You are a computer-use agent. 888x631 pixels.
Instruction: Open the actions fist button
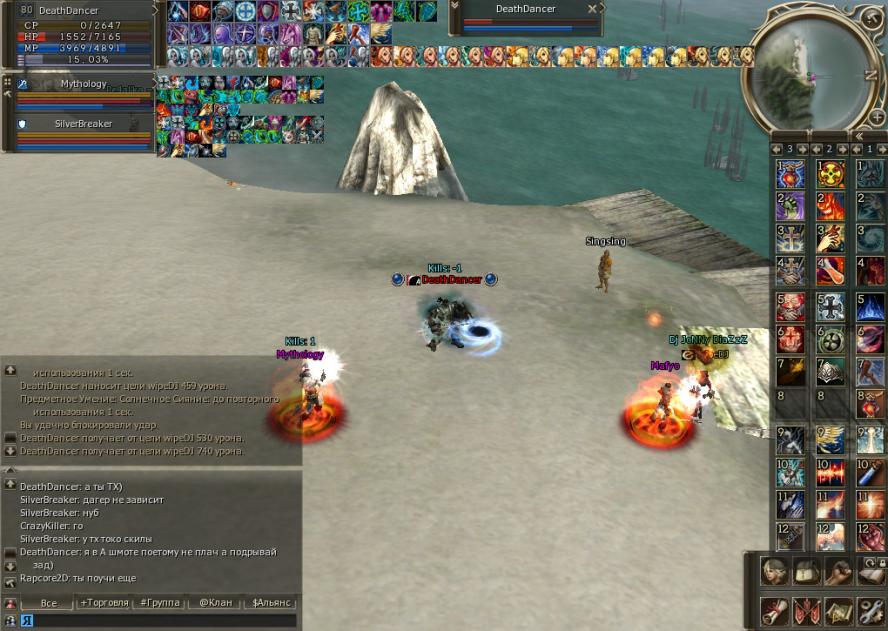[838, 571]
